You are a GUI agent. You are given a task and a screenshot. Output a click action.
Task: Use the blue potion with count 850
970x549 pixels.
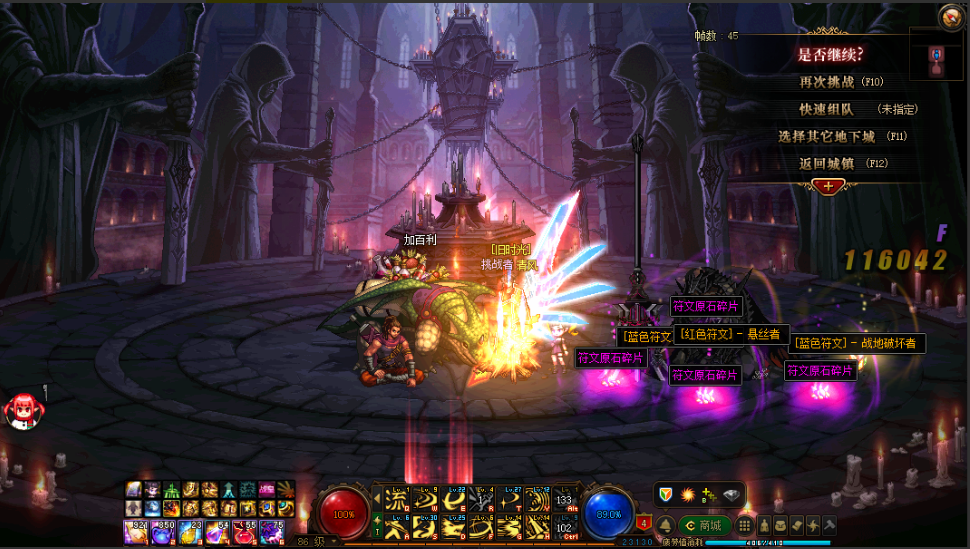[163, 532]
